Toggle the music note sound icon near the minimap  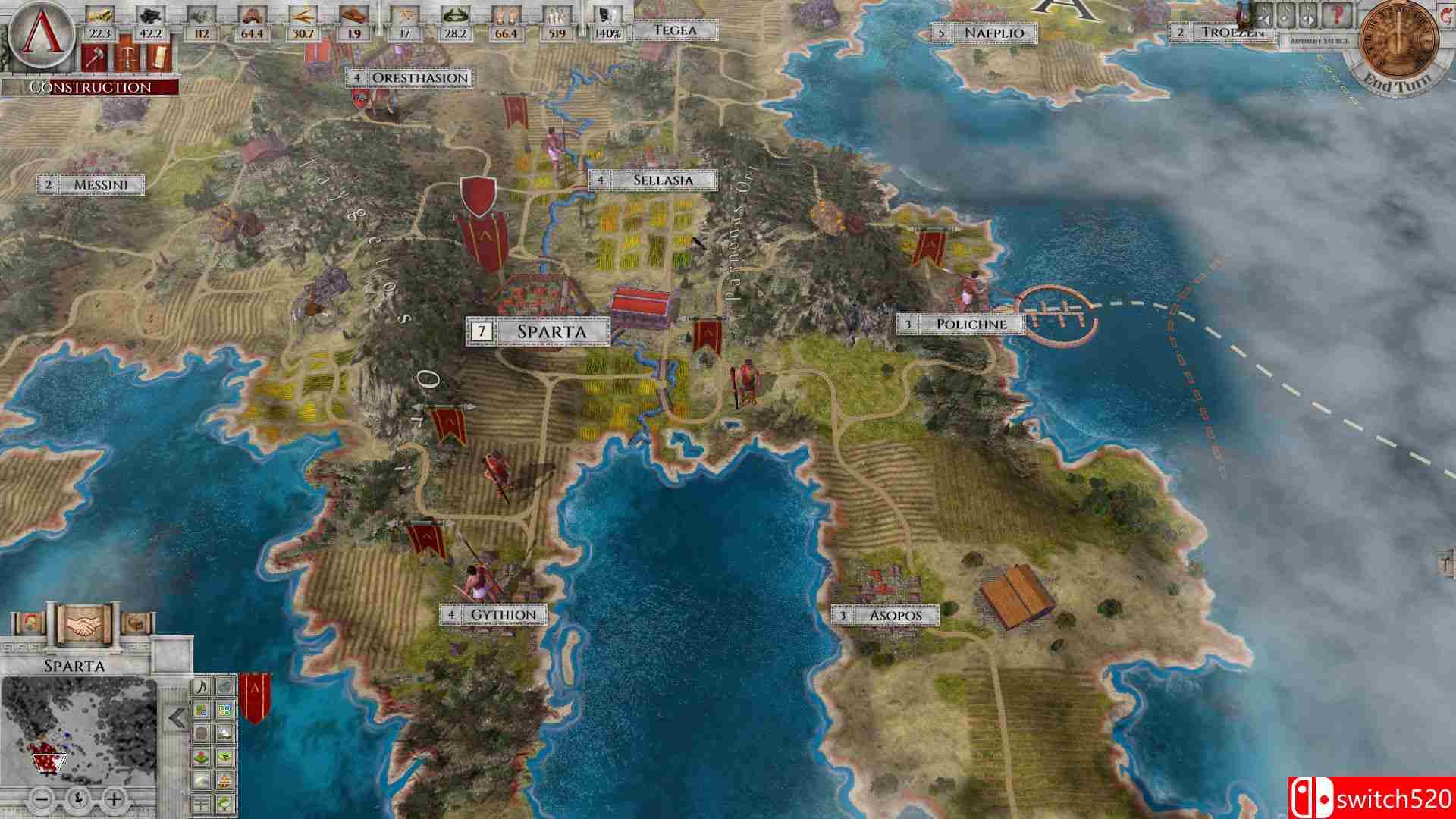(202, 687)
